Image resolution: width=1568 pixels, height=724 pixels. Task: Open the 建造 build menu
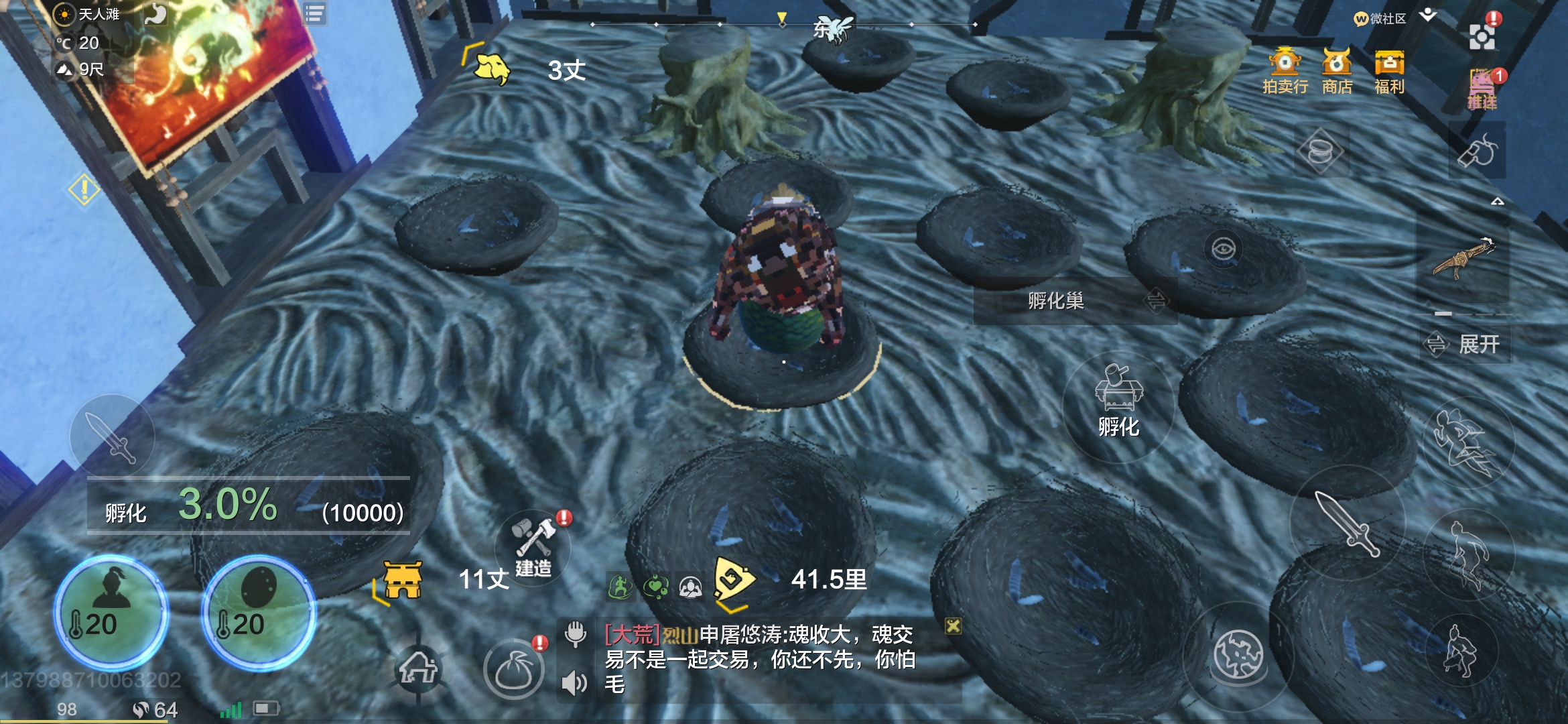533,548
